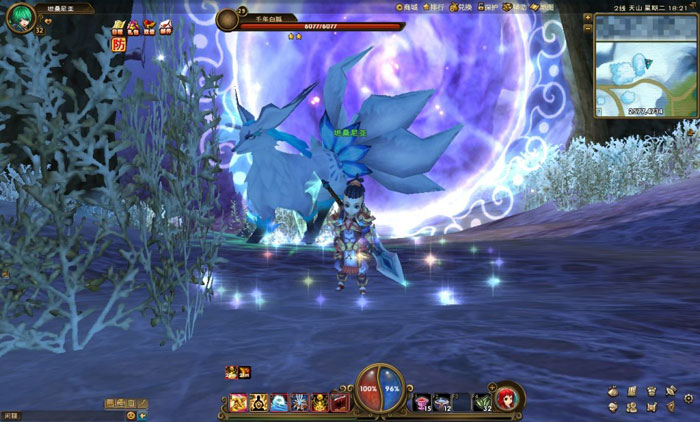Viewport: 700px width, 422px height.
Task: Click the red 防 defense buff icon
Action: [119, 44]
